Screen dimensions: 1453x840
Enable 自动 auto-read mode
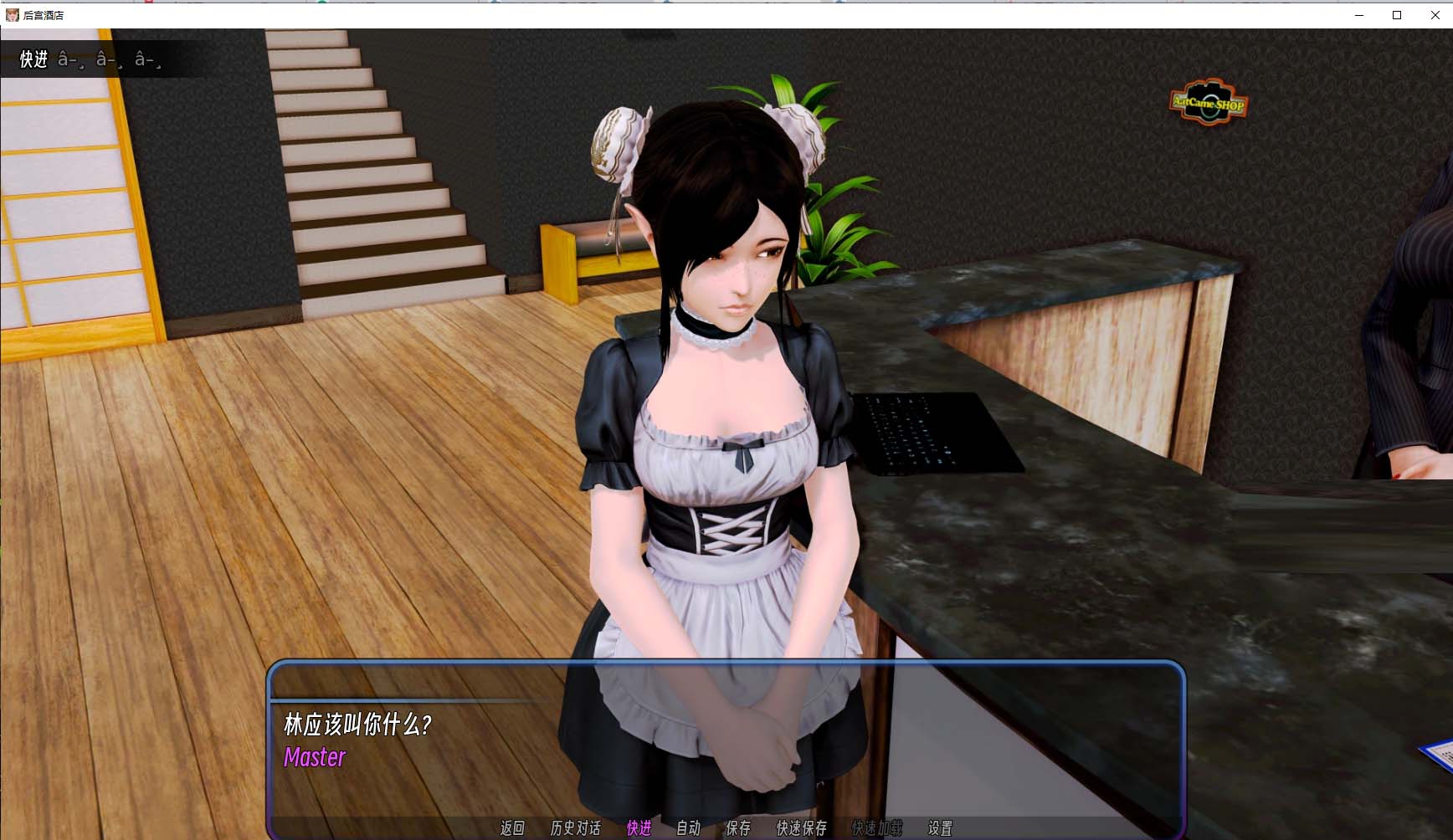pos(688,828)
